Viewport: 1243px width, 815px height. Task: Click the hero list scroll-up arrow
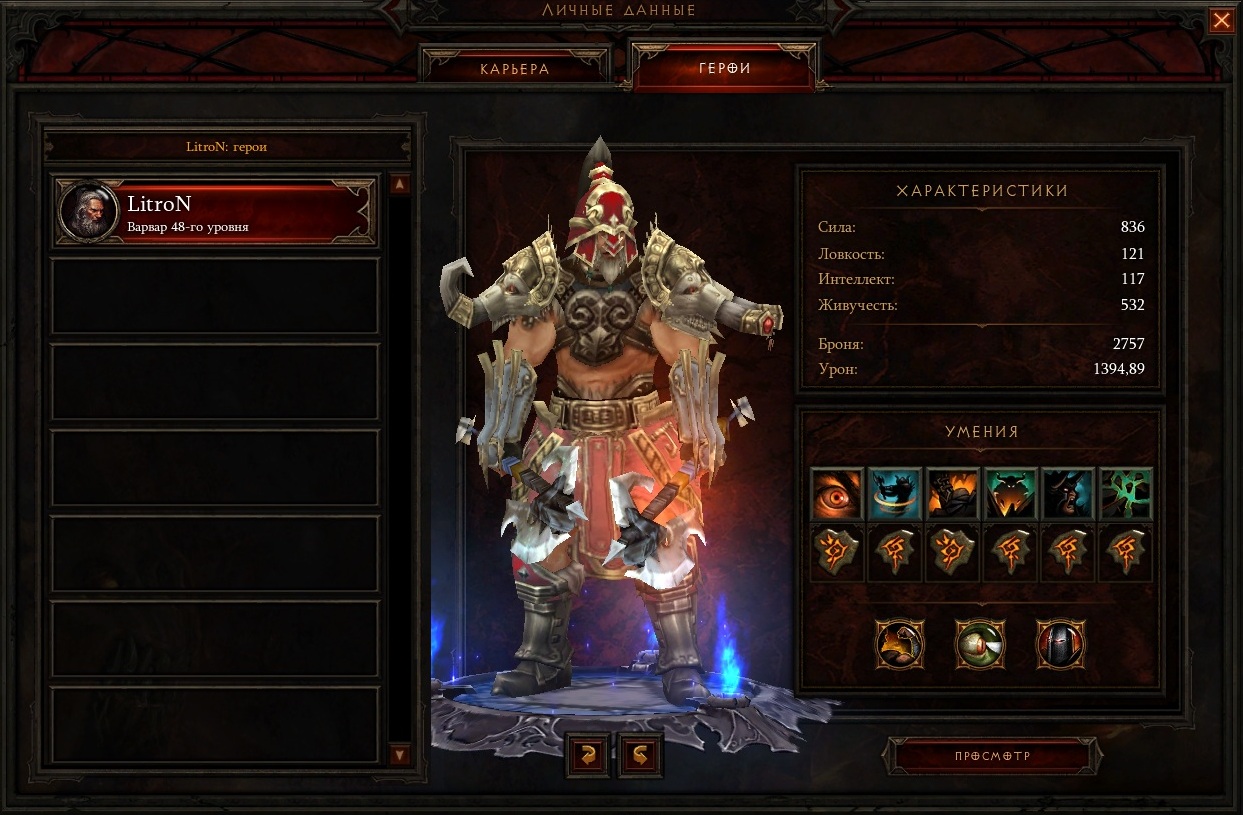click(x=399, y=185)
